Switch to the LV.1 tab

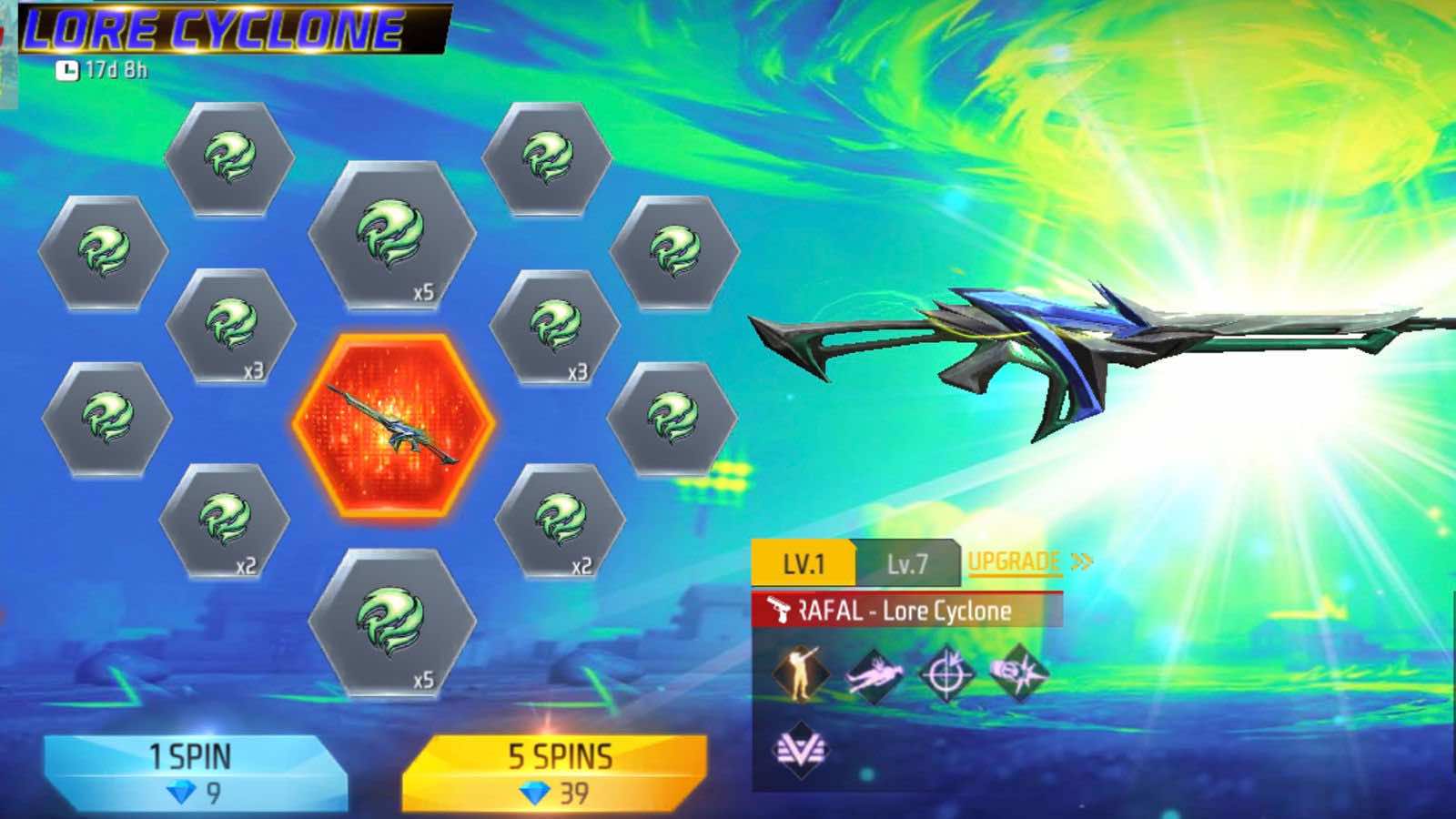[804, 561]
